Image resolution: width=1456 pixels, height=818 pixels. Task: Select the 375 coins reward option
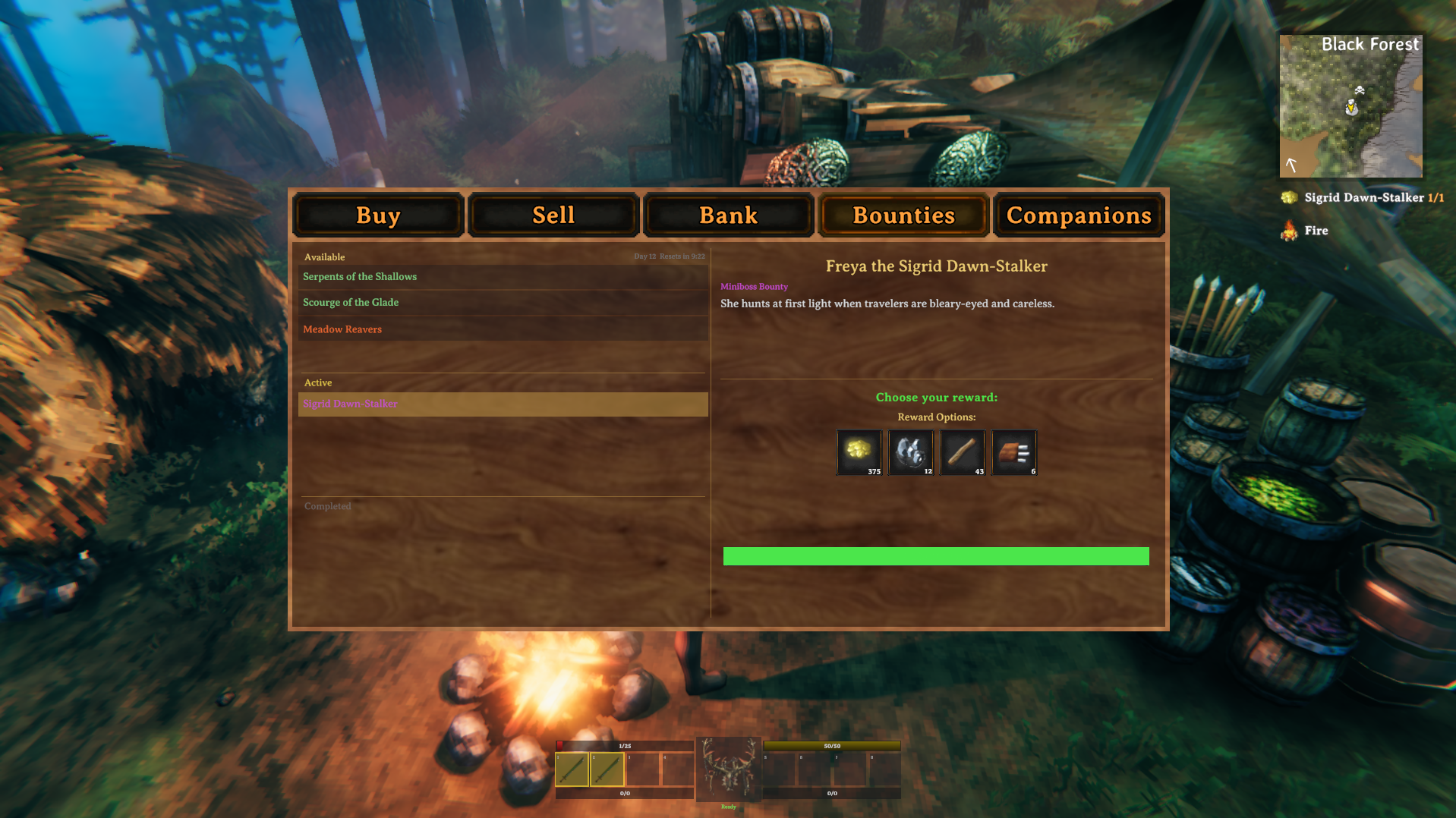click(x=859, y=452)
